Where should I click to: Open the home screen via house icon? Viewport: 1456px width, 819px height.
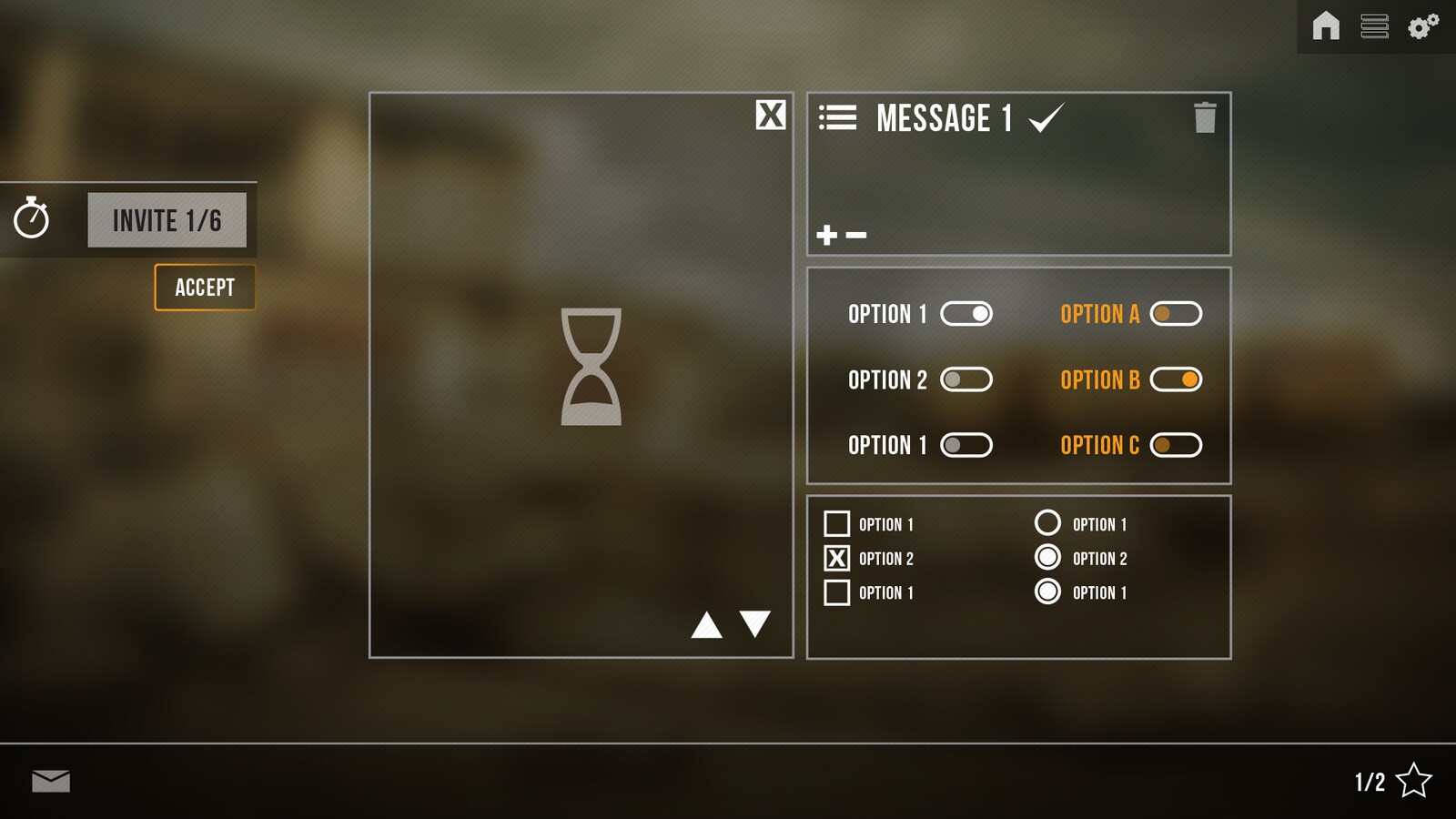point(1326,27)
